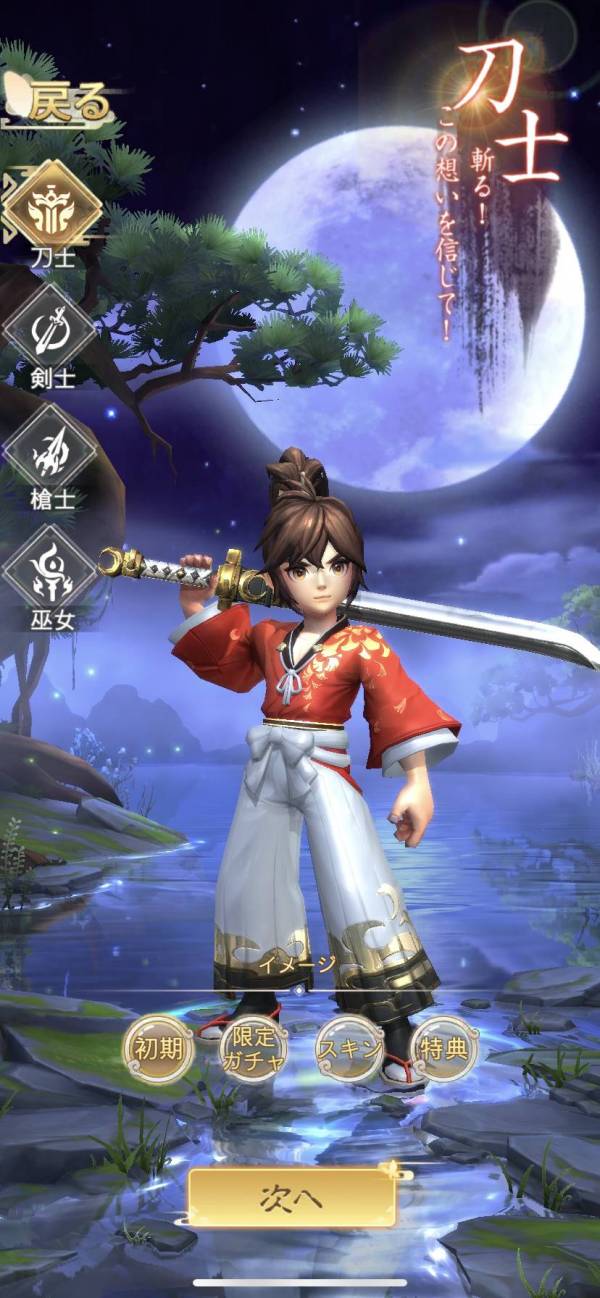
Task: Proceed with the 次へ button
Action: point(293,1197)
